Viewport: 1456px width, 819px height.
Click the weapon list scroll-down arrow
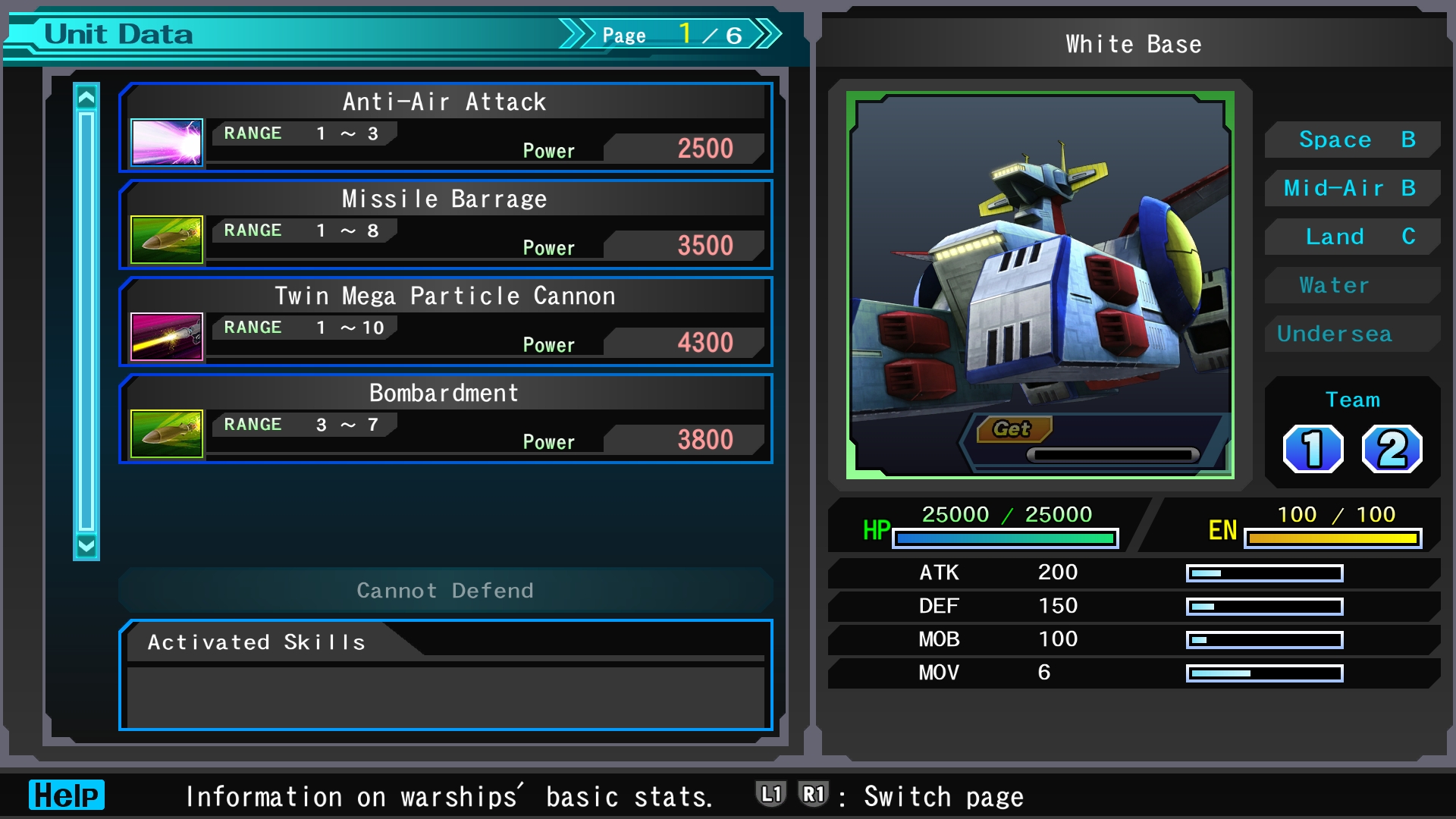(x=86, y=545)
